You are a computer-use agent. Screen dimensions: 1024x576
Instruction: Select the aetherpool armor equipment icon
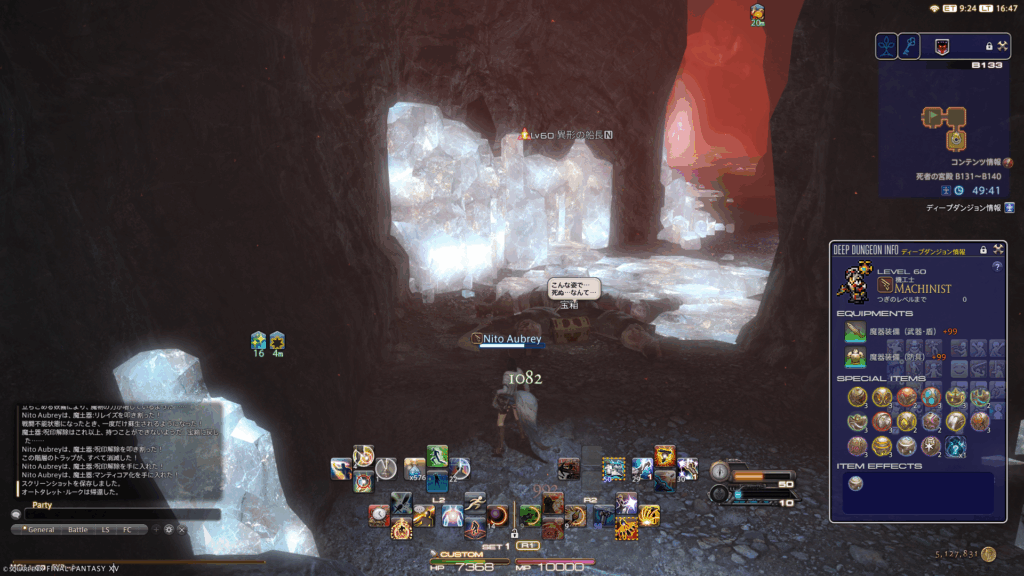855,357
